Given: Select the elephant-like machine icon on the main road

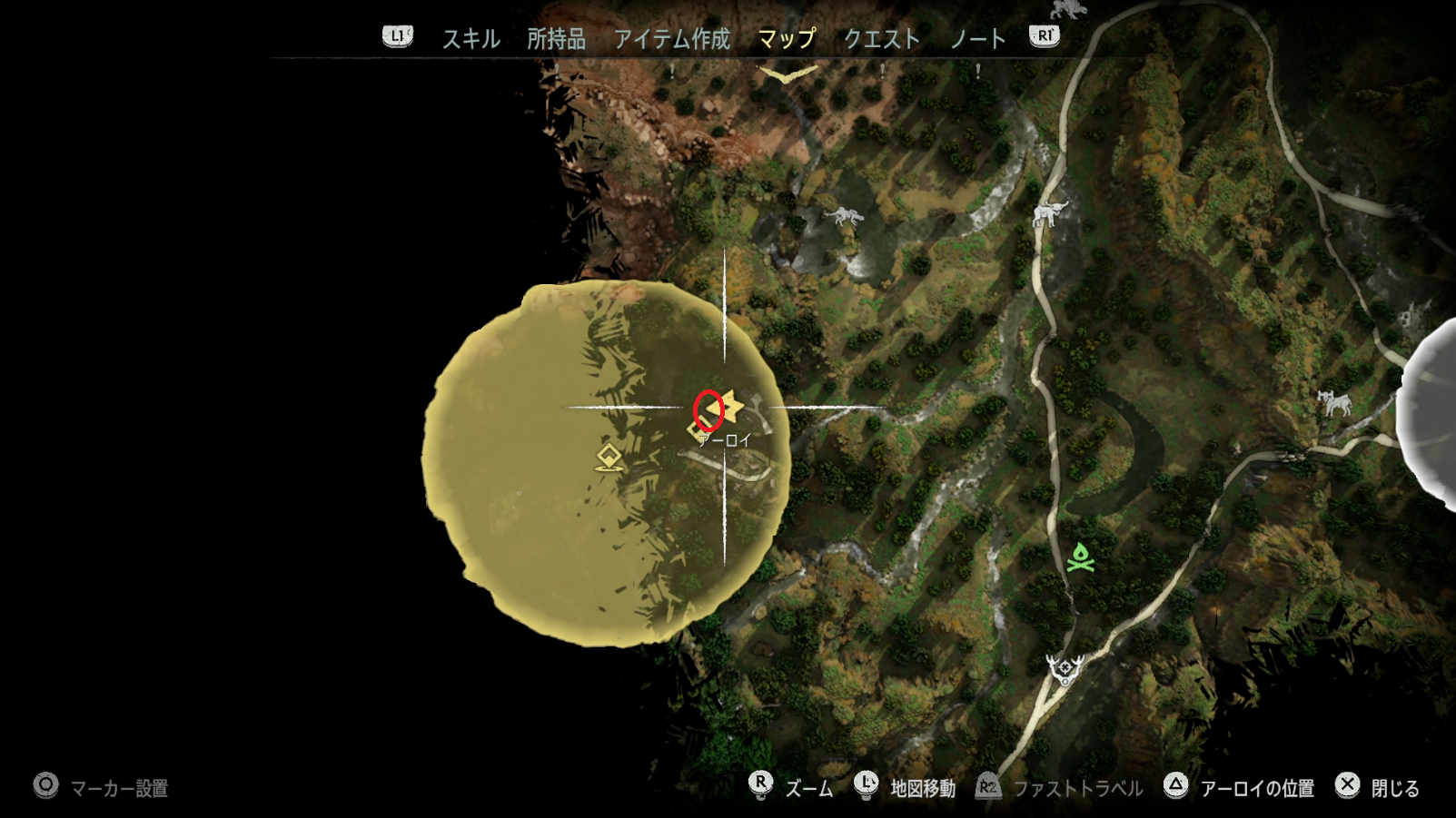Looking at the screenshot, I should pyautogui.click(x=1051, y=212).
